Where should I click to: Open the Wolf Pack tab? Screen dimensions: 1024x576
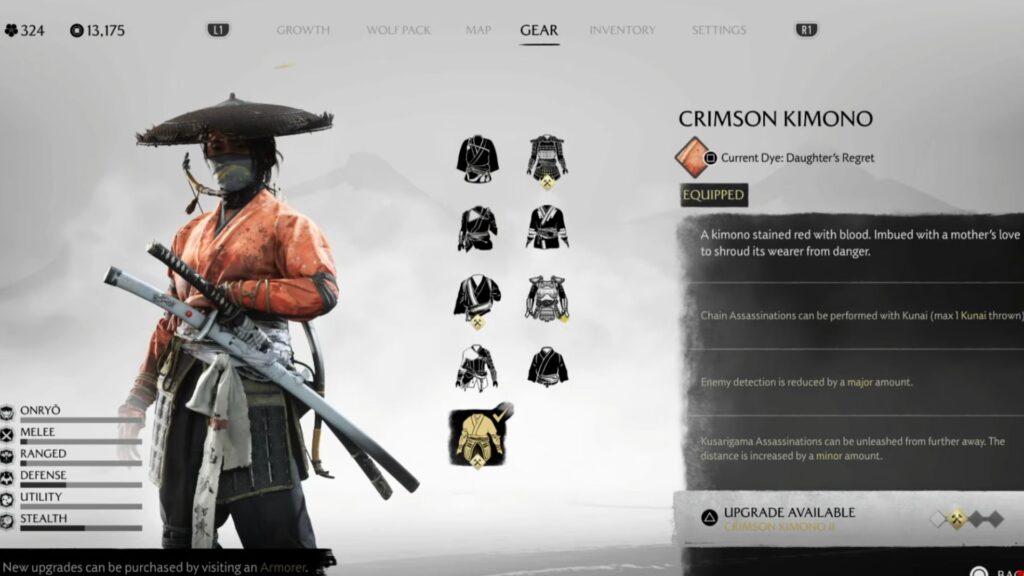pyautogui.click(x=398, y=30)
